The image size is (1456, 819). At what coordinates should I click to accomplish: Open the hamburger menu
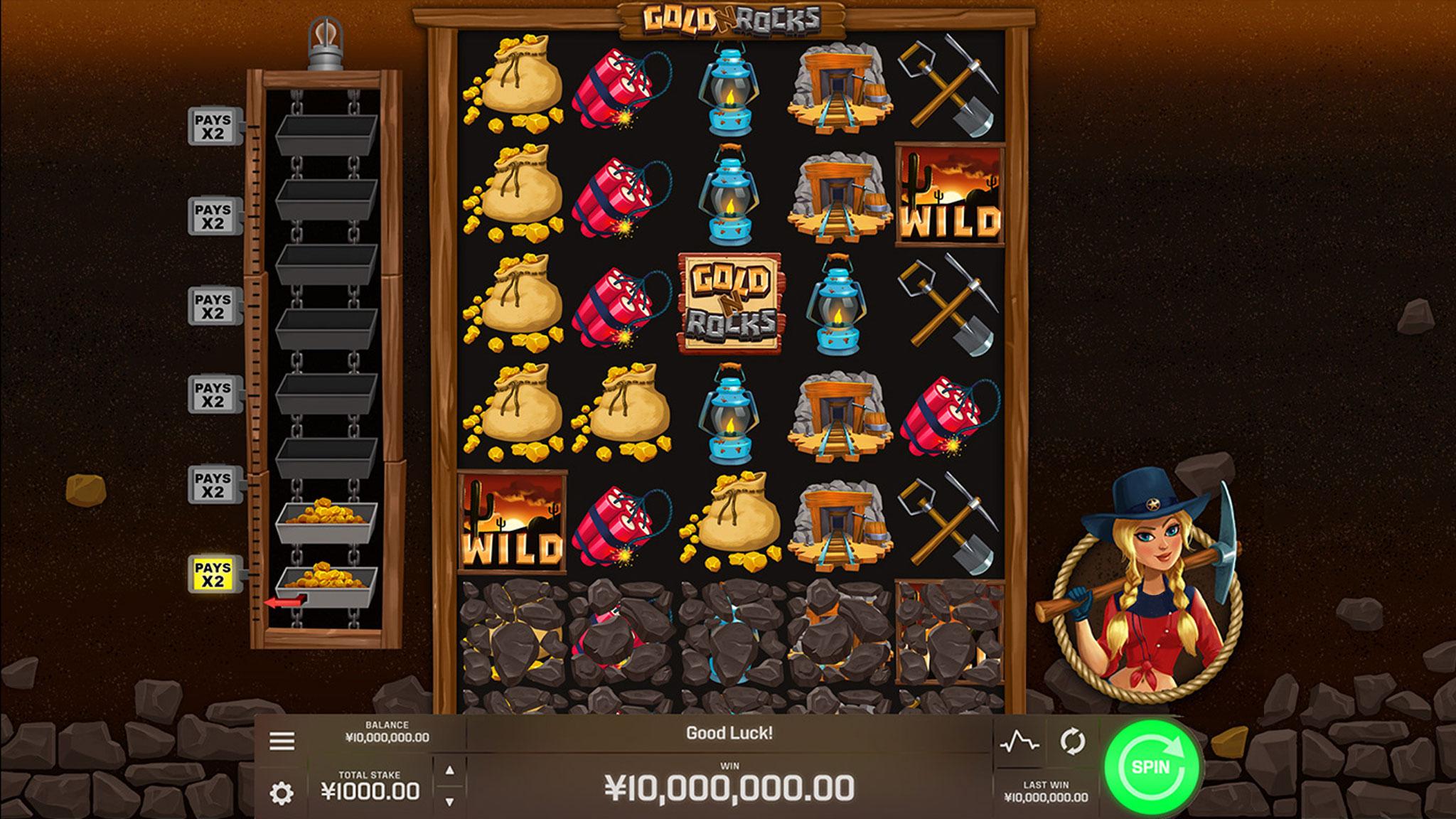tap(282, 741)
